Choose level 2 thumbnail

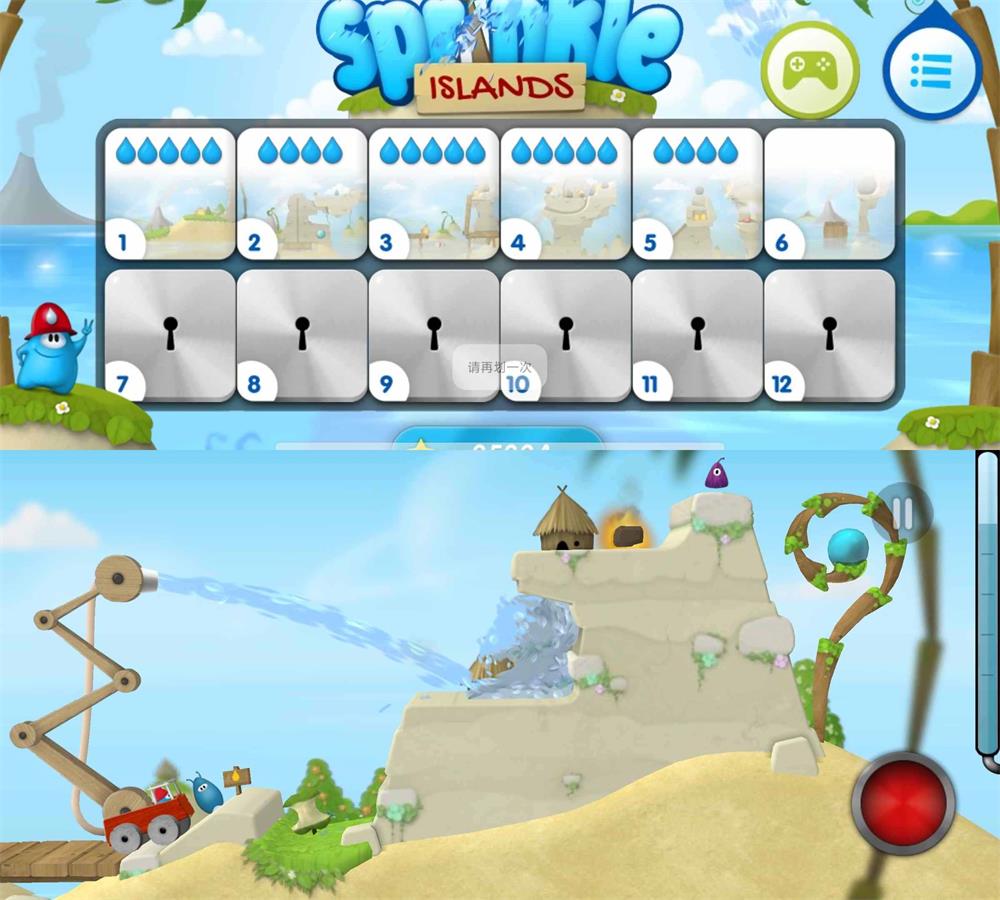301,194
